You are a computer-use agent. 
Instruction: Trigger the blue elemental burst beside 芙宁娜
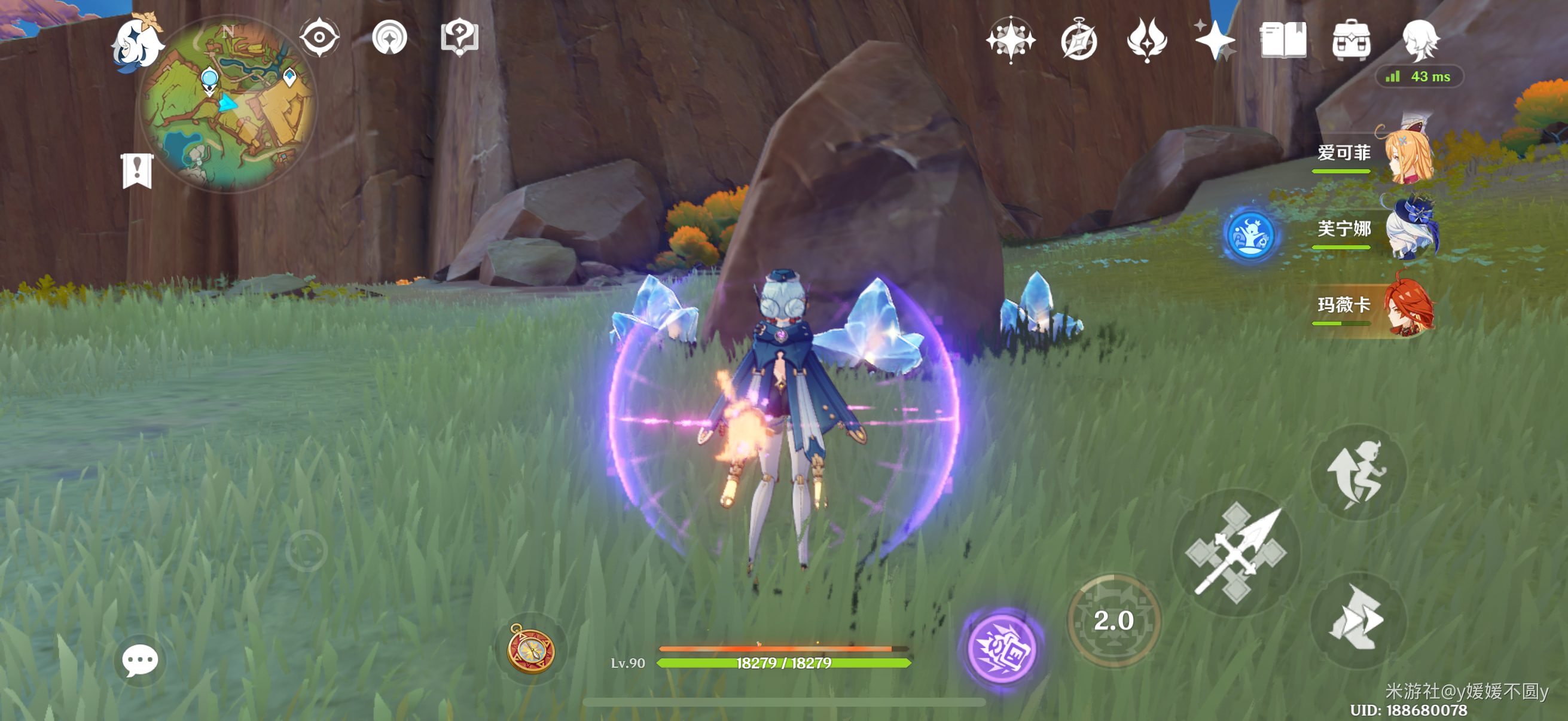(1250, 235)
